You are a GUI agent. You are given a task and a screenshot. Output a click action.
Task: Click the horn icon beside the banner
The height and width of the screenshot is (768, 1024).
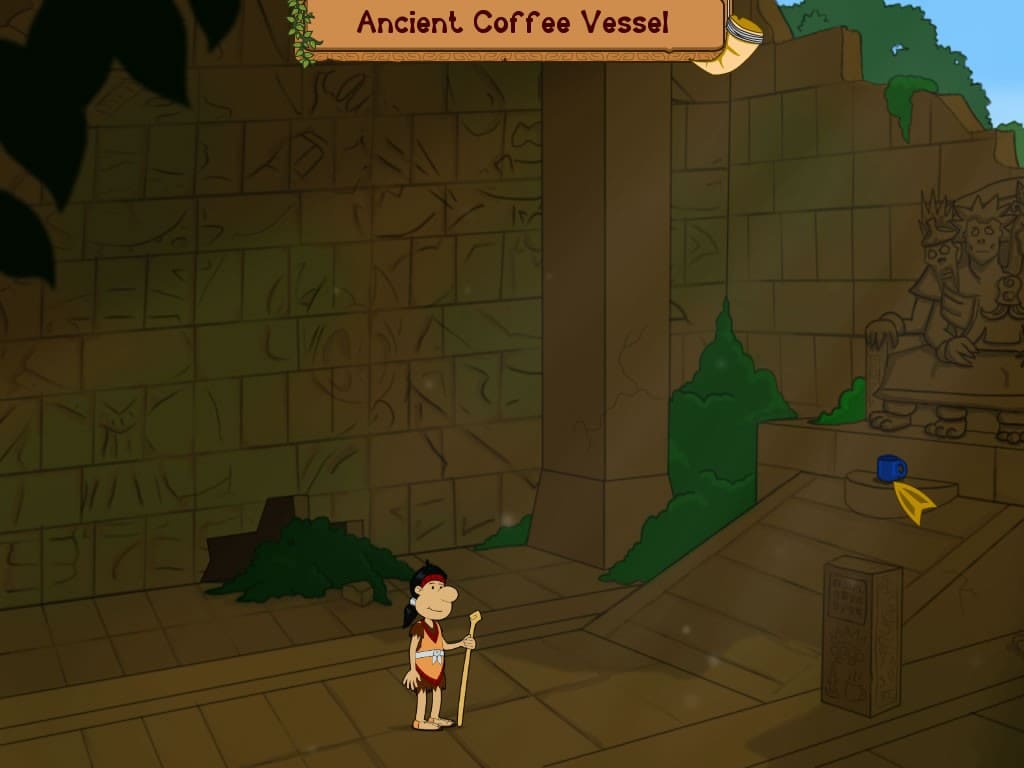click(x=730, y=46)
